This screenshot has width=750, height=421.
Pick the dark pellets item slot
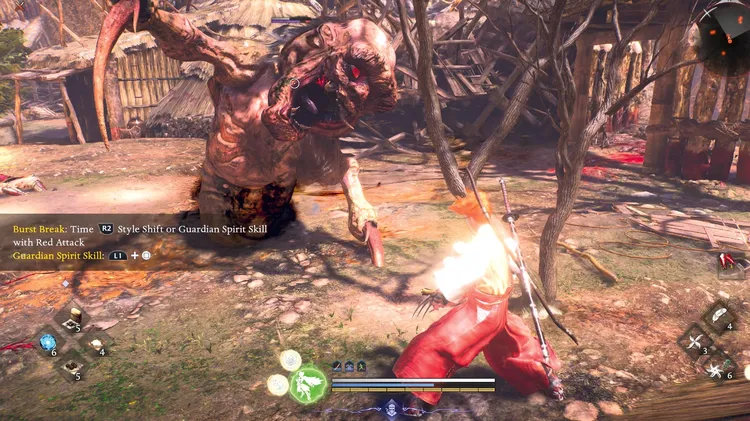coord(71,368)
